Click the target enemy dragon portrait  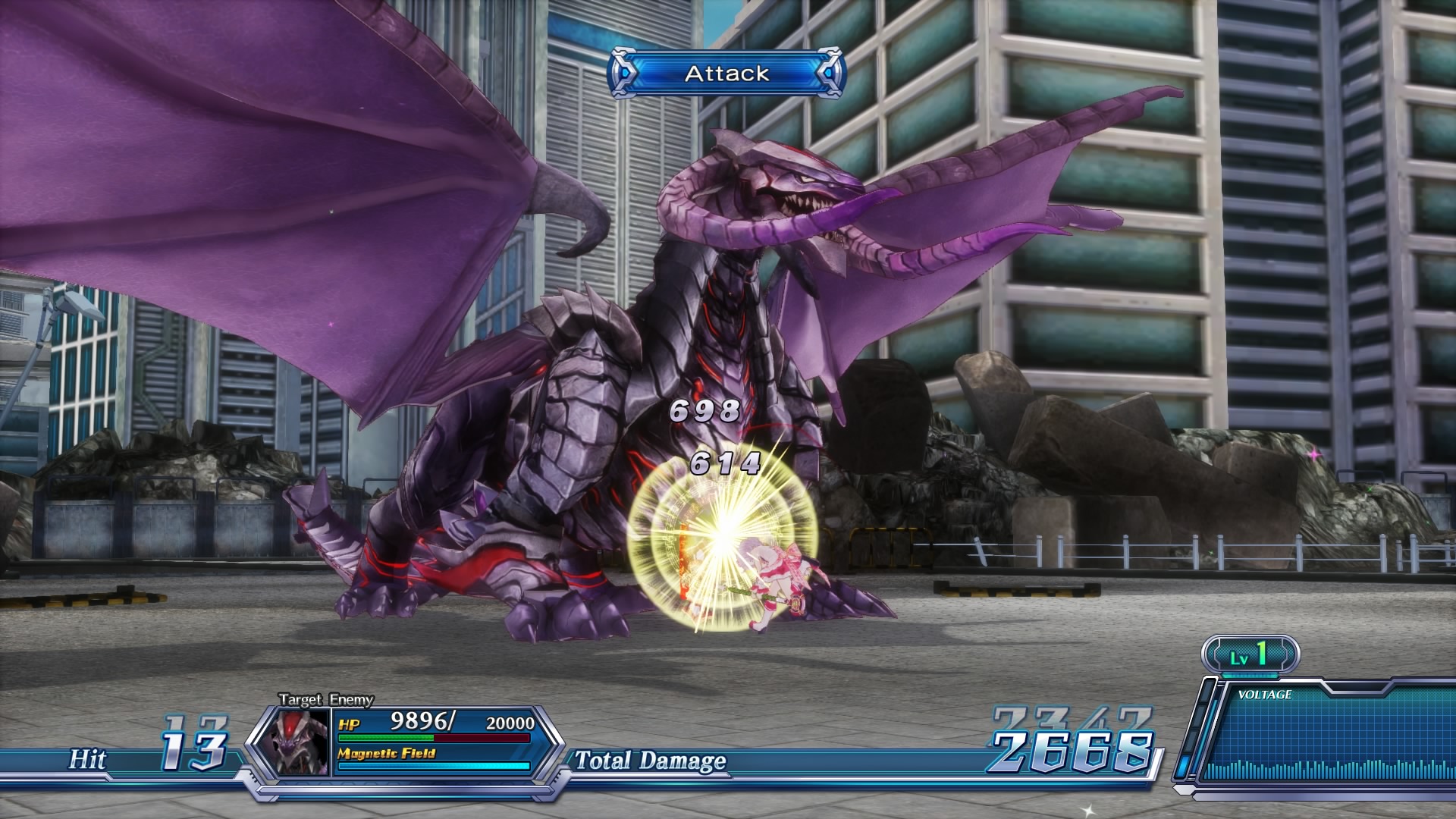pyautogui.click(x=300, y=742)
